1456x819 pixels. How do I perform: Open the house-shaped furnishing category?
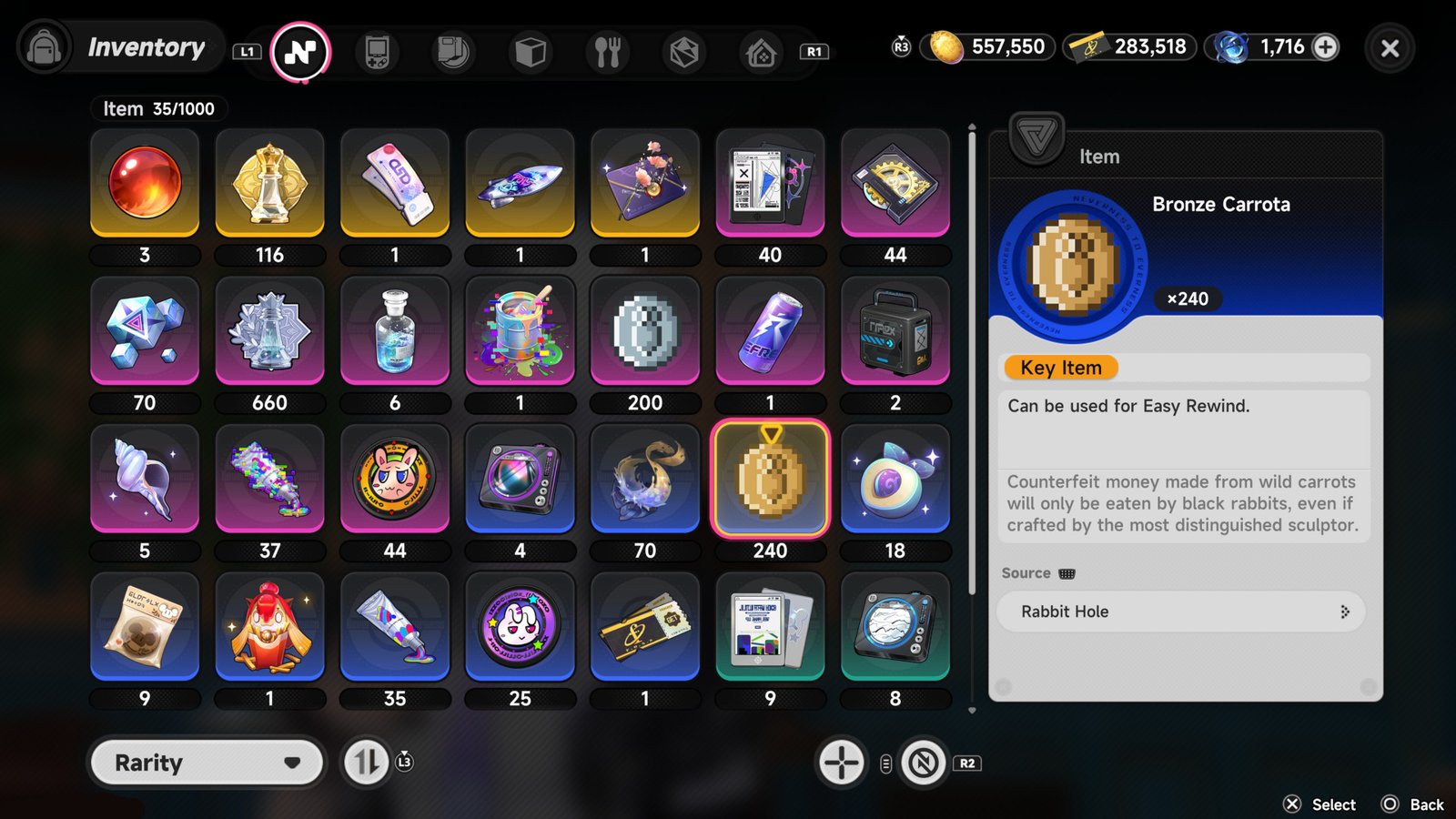tap(760, 52)
